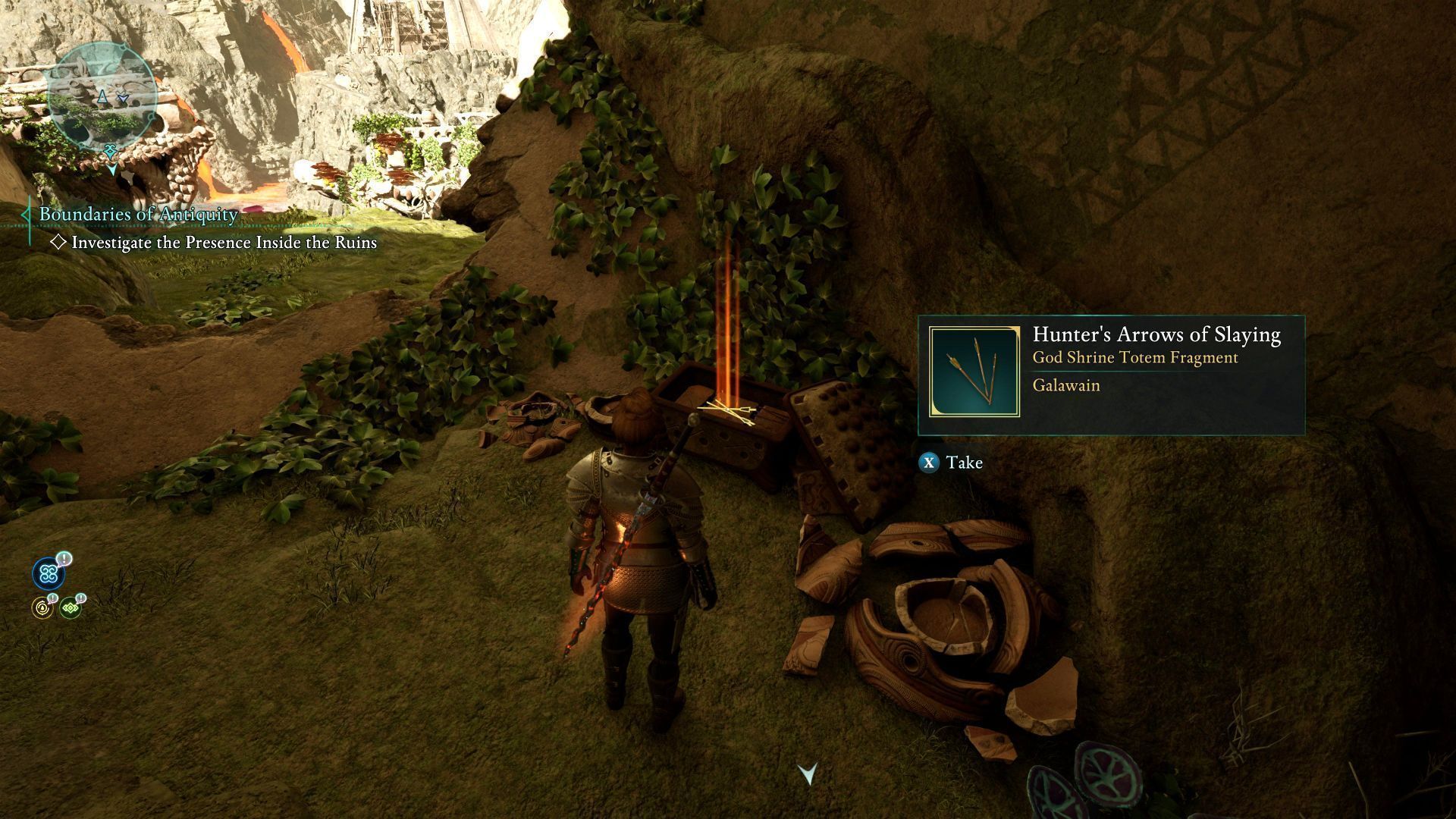Open the green diamond notification icon

point(71,607)
